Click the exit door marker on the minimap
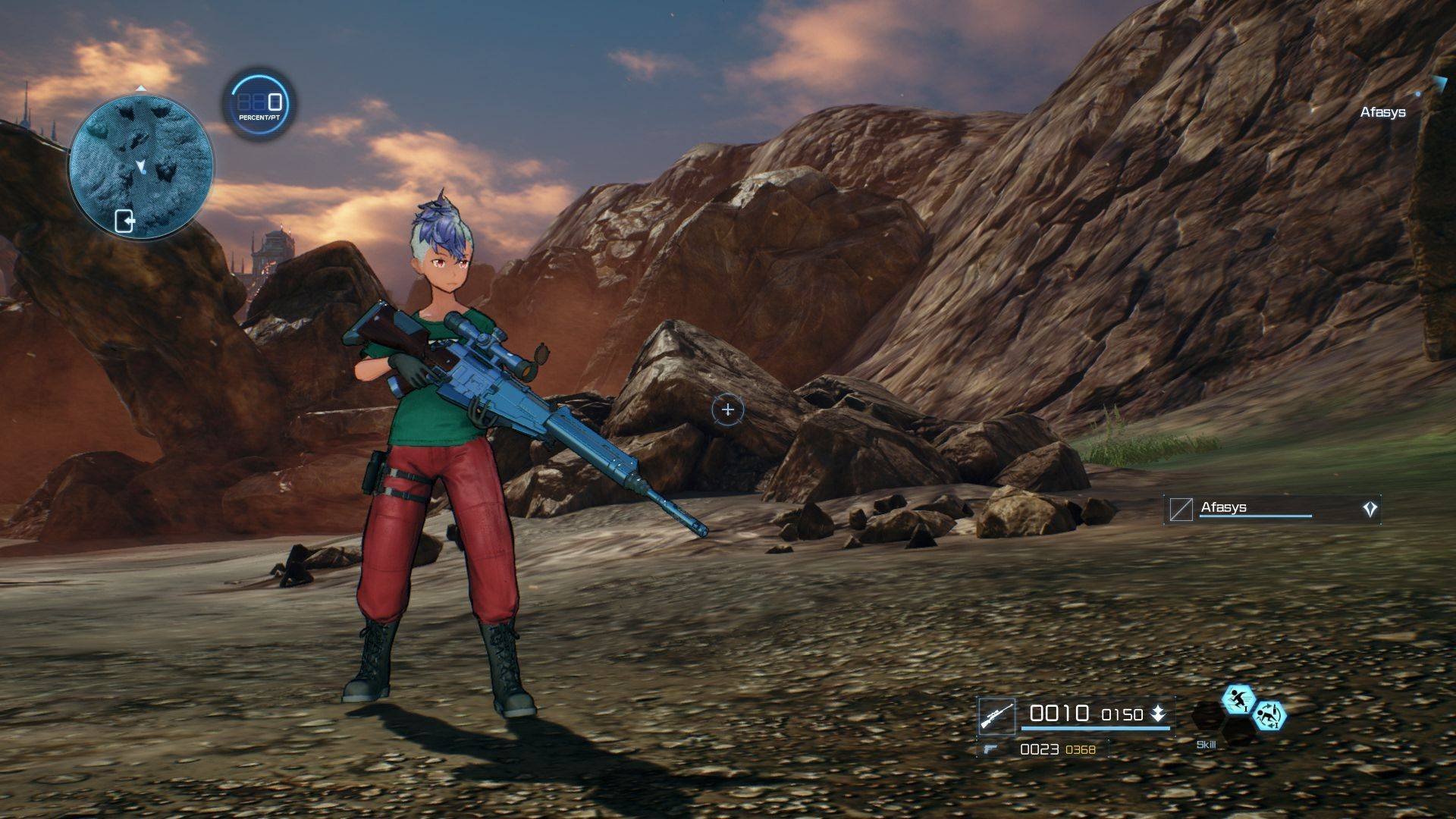The width and height of the screenshot is (1456, 819). 124,221
